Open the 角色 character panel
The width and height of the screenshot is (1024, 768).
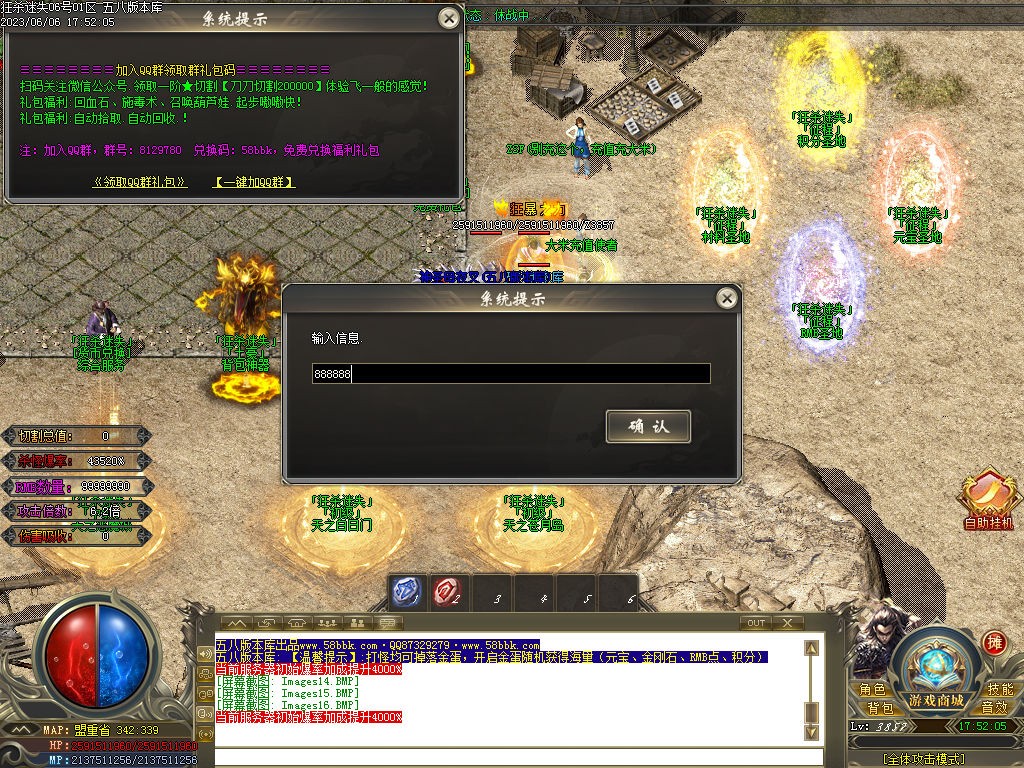(x=872, y=689)
